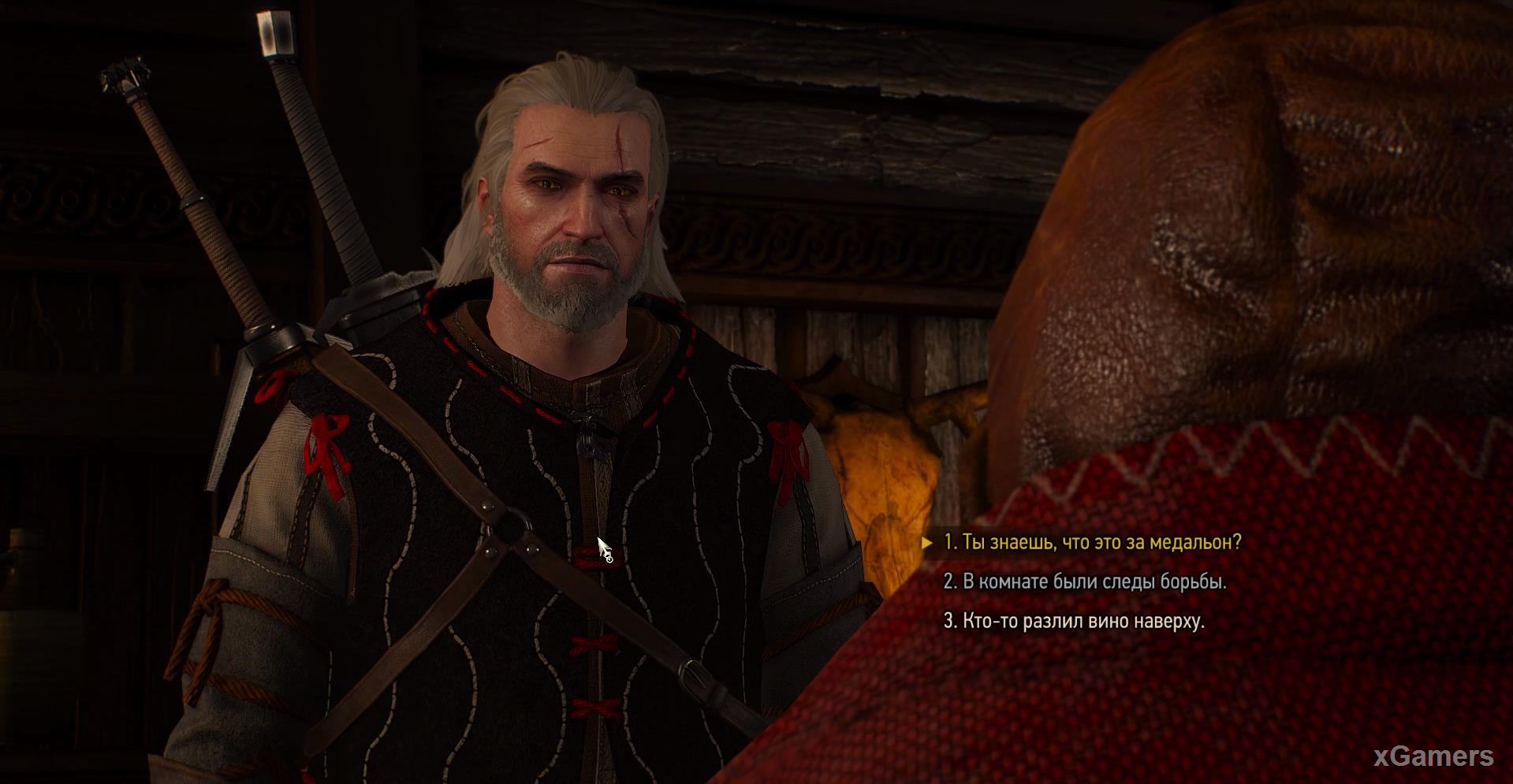This screenshot has width=1513, height=784.
Task: Select 'Кто-то разлил вино наверху' dialogue line
Action: 1074,621
